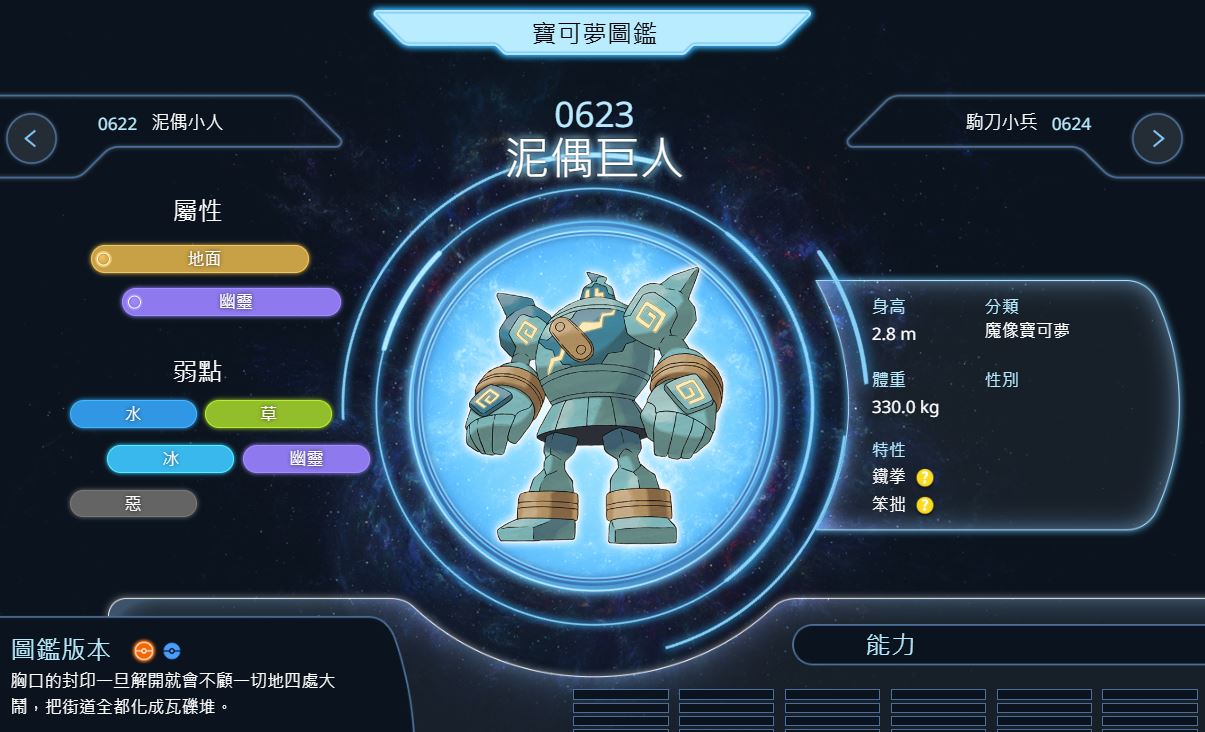Choose the 草 weakness badge
The width and height of the screenshot is (1205, 732).
point(268,414)
